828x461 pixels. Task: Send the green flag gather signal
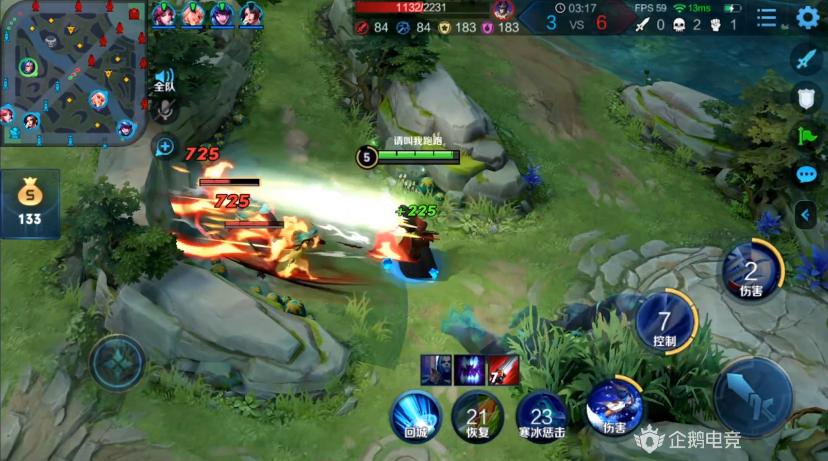pyautogui.click(x=806, y=135)
